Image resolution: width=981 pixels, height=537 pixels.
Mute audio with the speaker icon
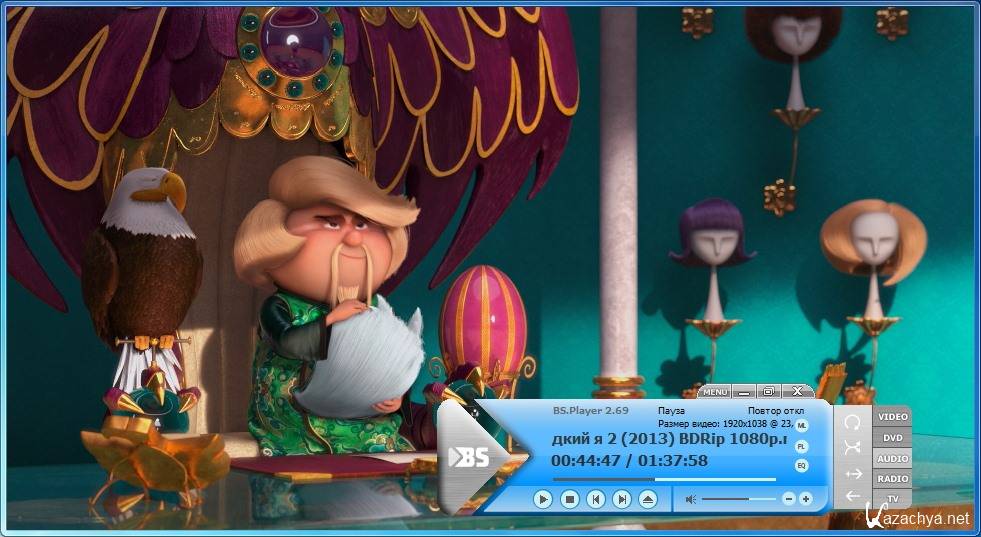[x=690, y=498]
